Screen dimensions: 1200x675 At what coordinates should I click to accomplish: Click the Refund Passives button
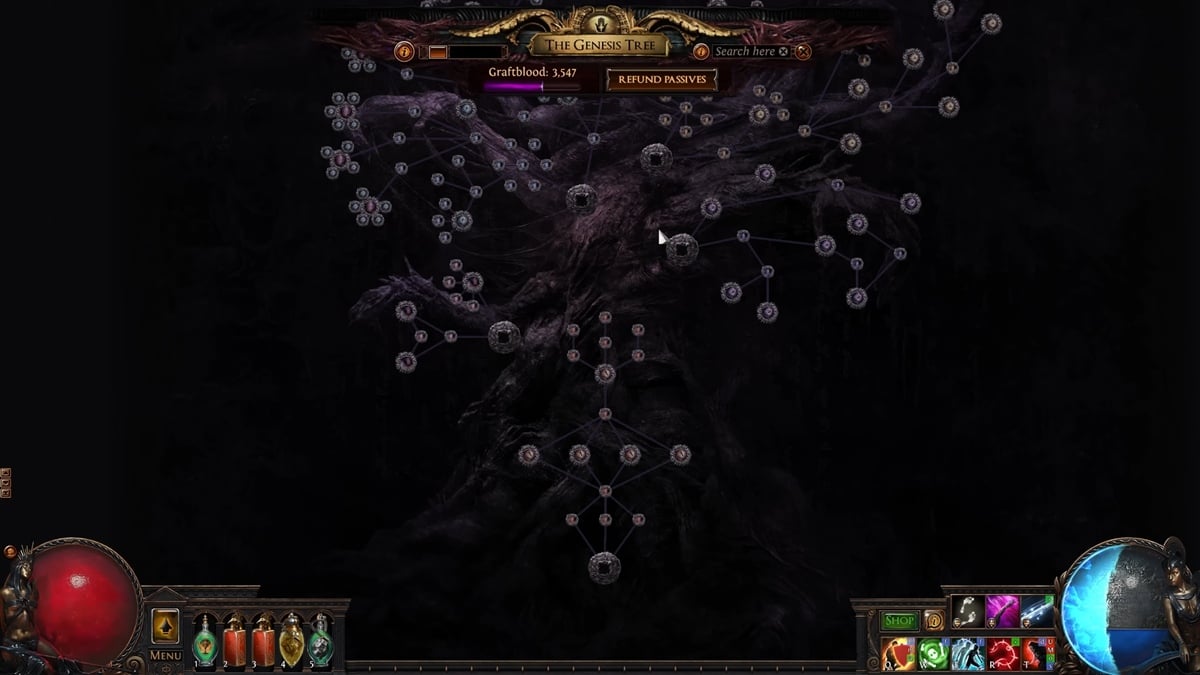point(662,80)
